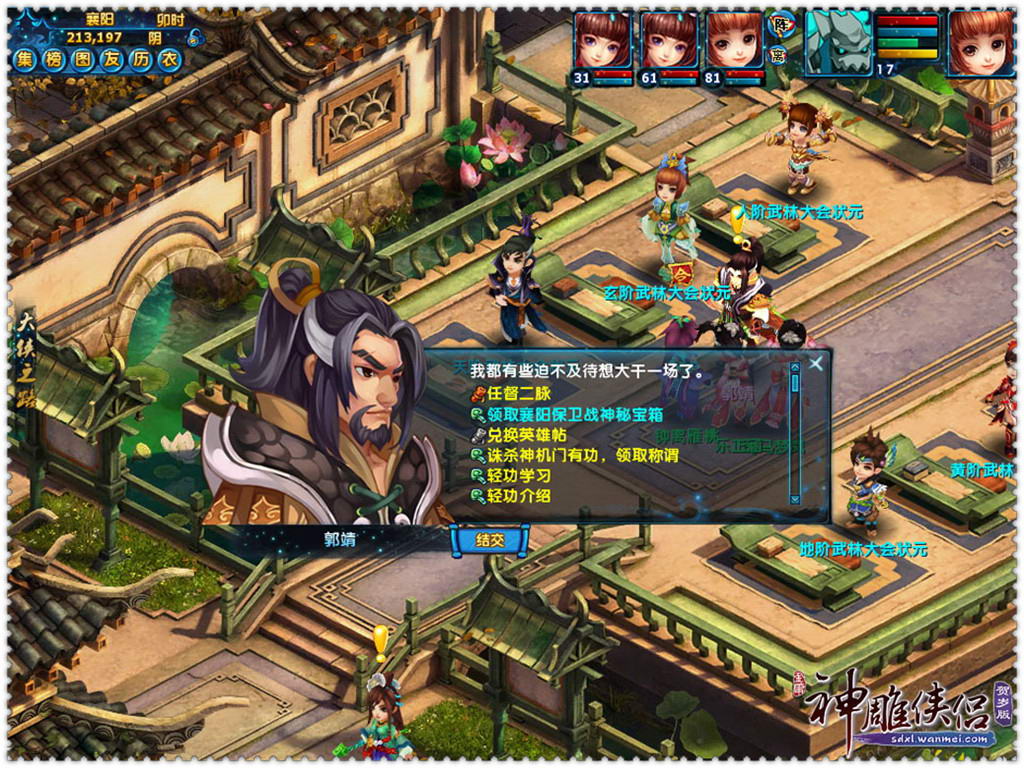1024x768 pixels.
Task: Choose the 任督二脉 dialogue option
Action: pyautogui.click(x=518, y=394)
